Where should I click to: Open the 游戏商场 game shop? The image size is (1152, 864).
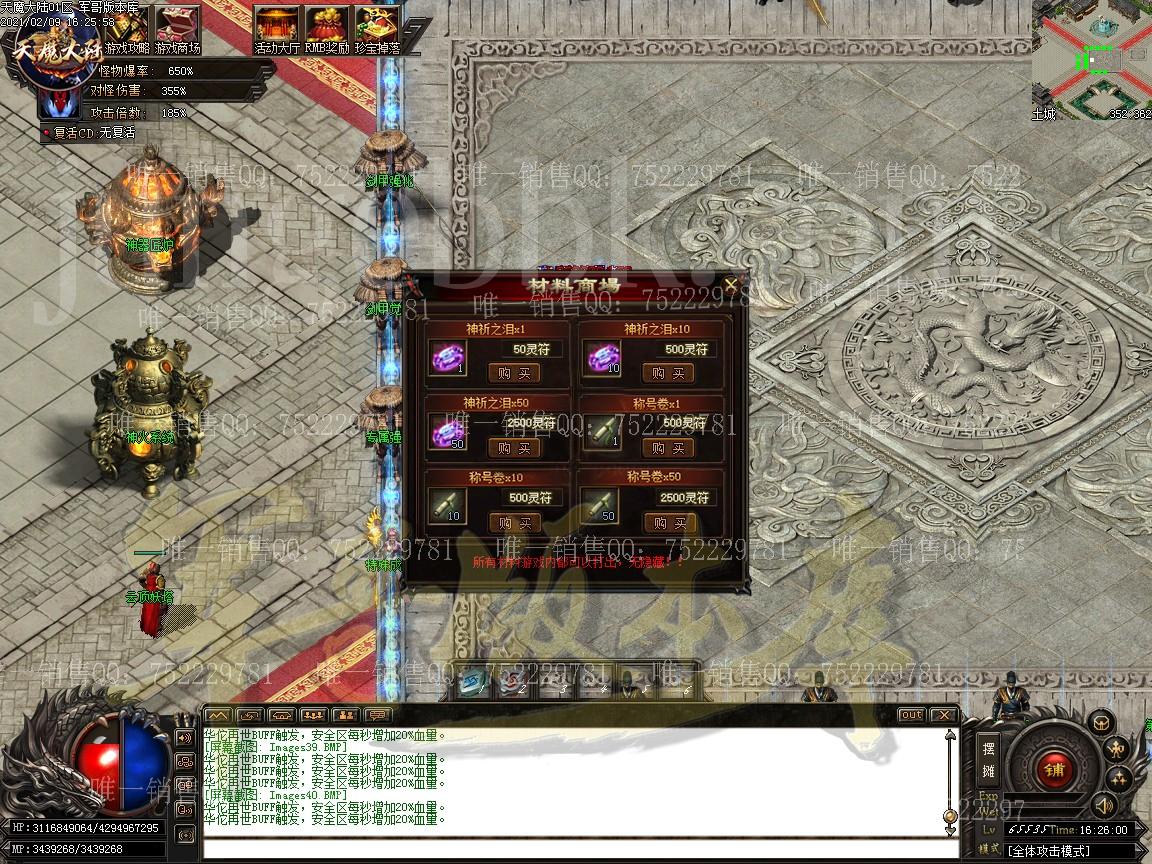177,30
